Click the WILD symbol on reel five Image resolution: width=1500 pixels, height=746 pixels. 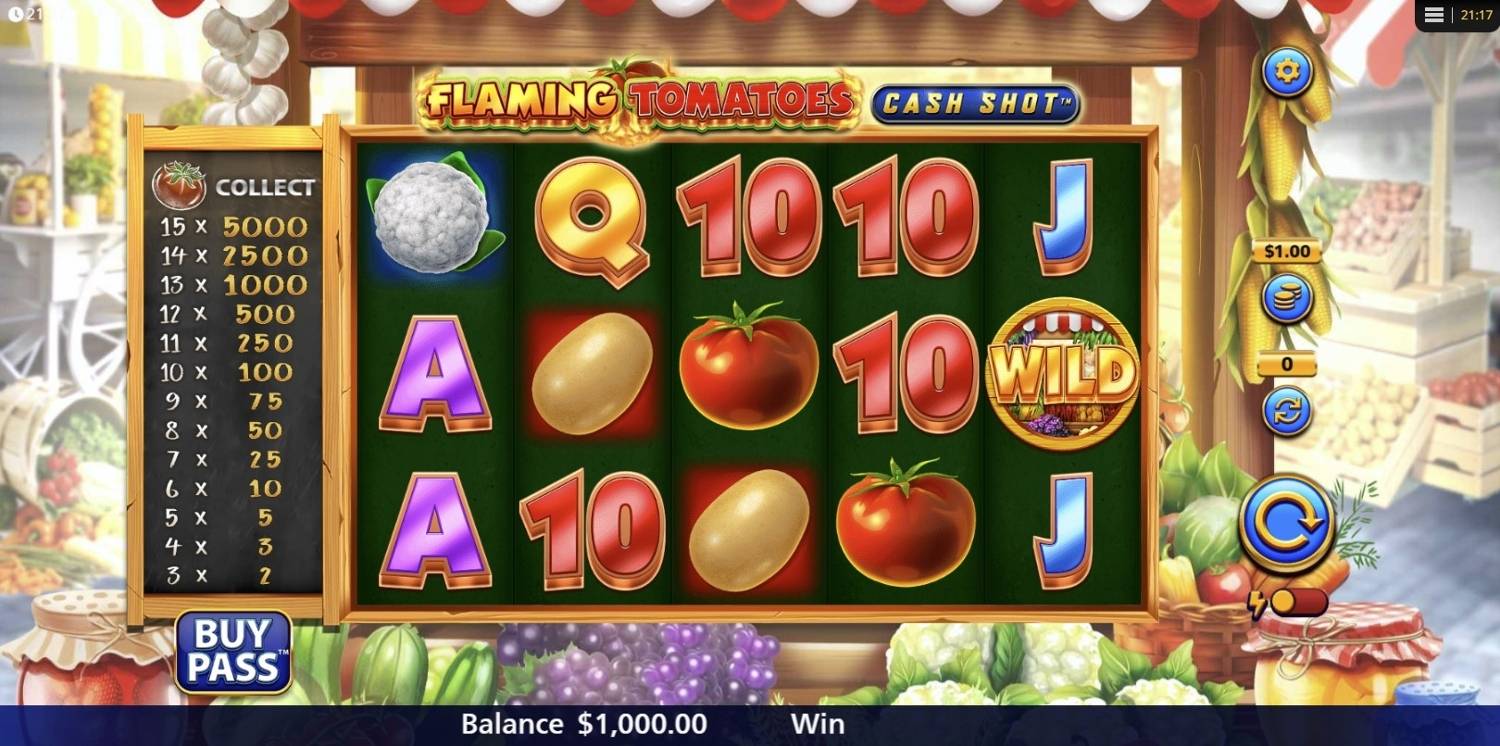[1063, 372]
